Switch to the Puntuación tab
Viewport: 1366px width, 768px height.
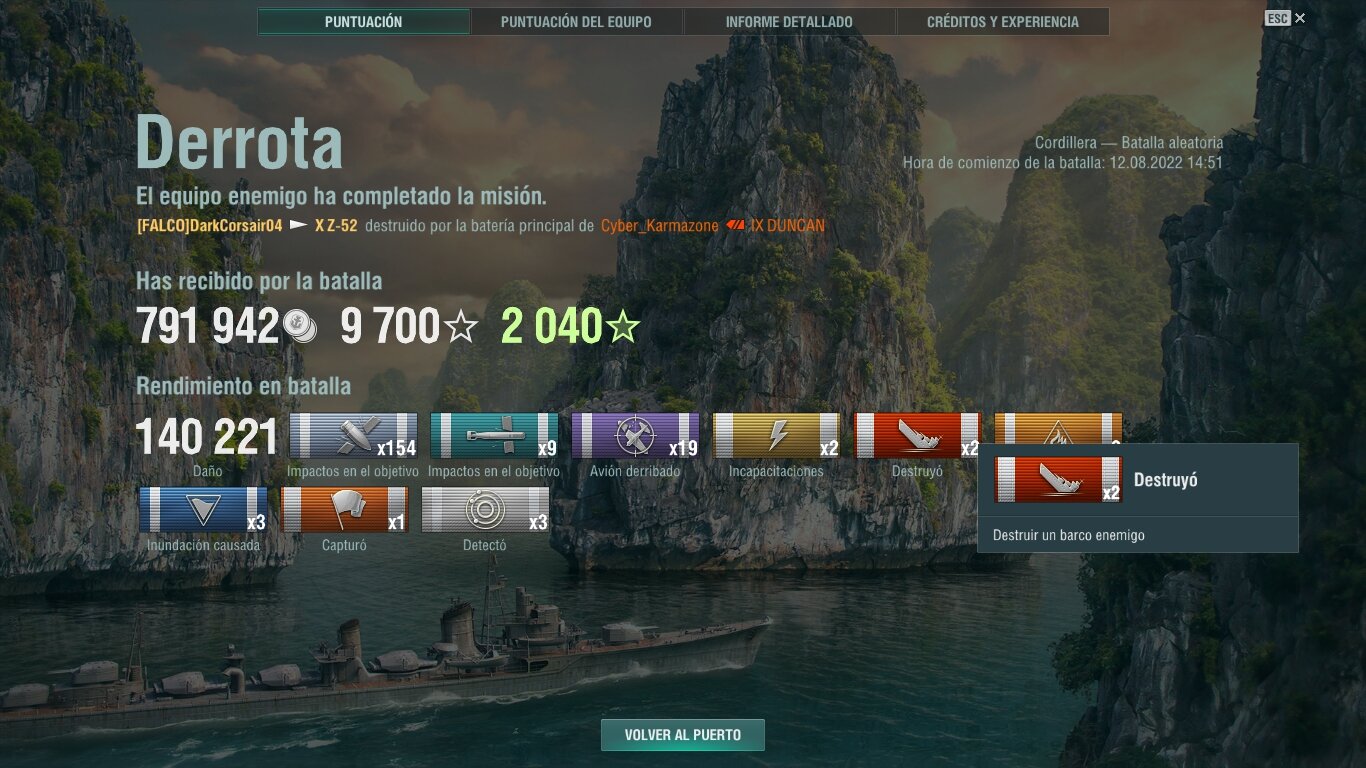363,22
